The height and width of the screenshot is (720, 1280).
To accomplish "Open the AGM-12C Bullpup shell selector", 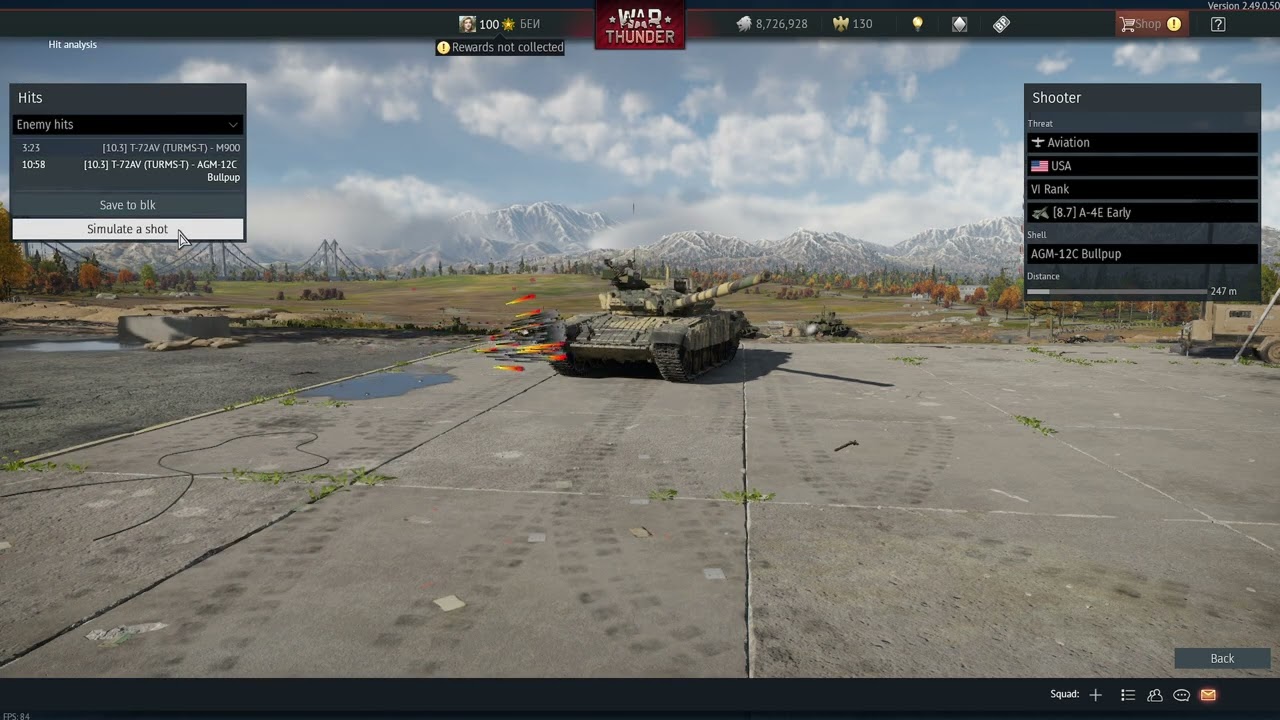I will click(1142, 254).
